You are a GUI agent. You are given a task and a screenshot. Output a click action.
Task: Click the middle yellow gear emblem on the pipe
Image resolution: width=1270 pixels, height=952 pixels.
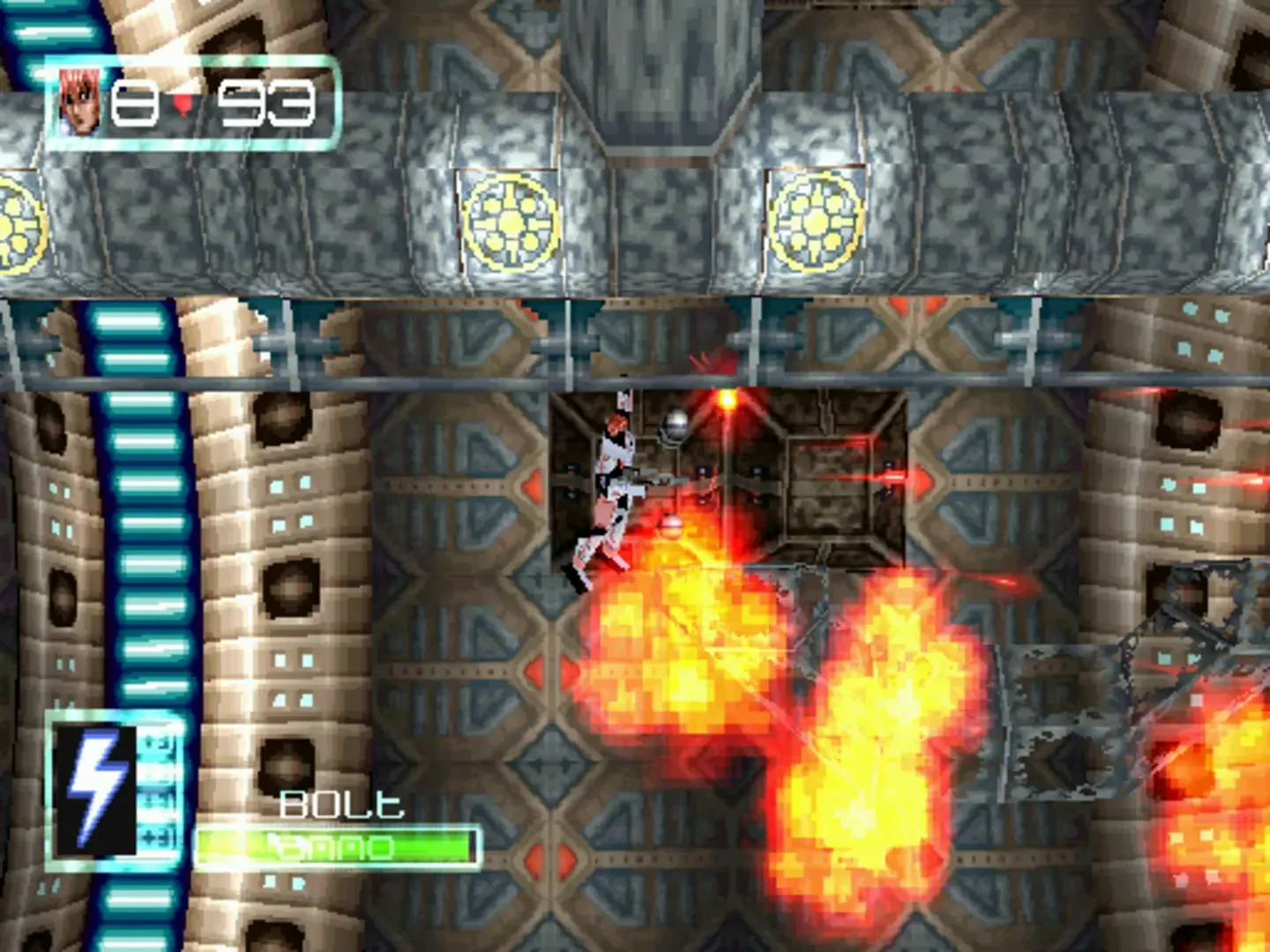(x=509, y=220)
